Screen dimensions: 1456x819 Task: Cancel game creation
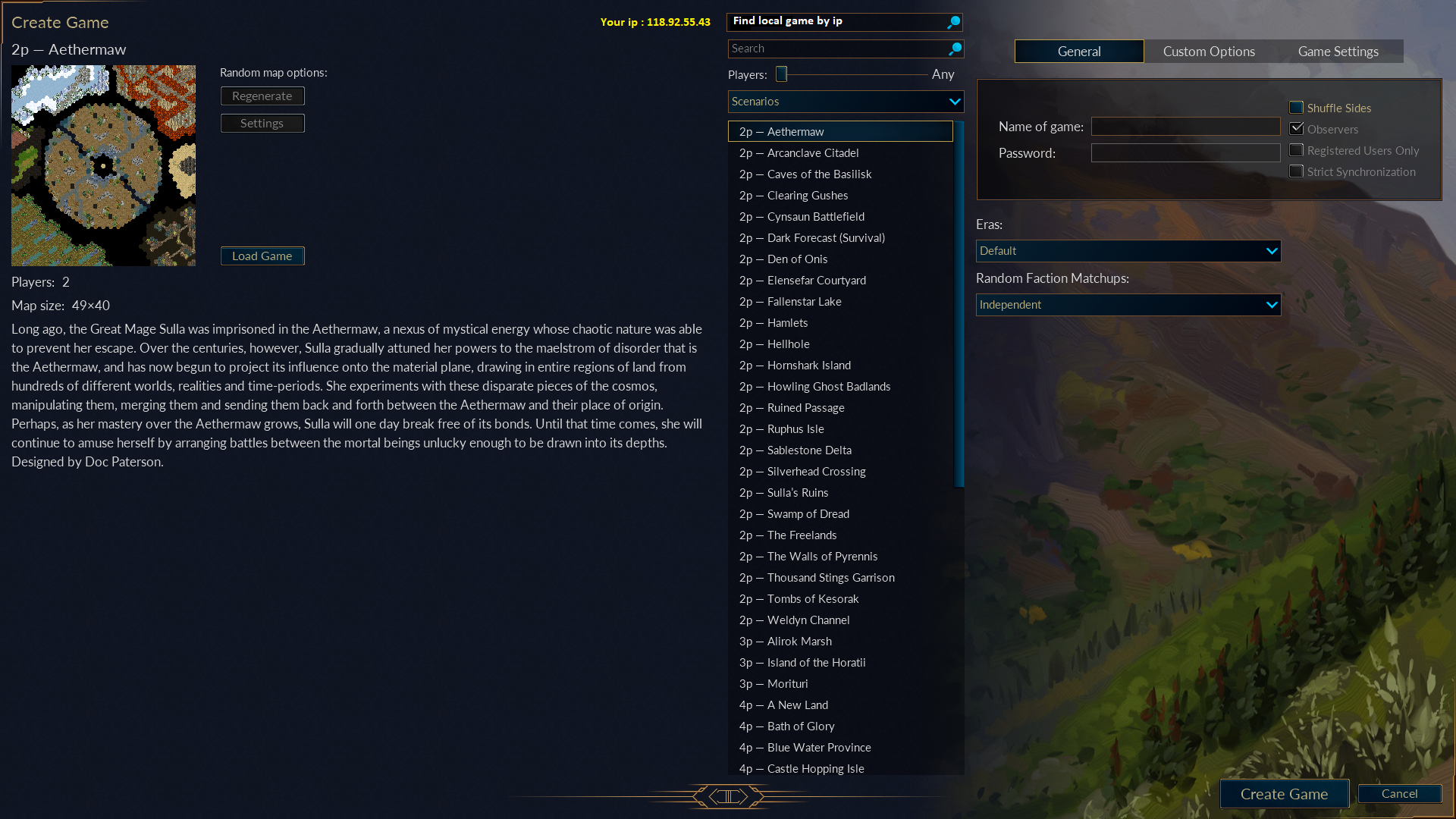click(x=1399, y=793)
